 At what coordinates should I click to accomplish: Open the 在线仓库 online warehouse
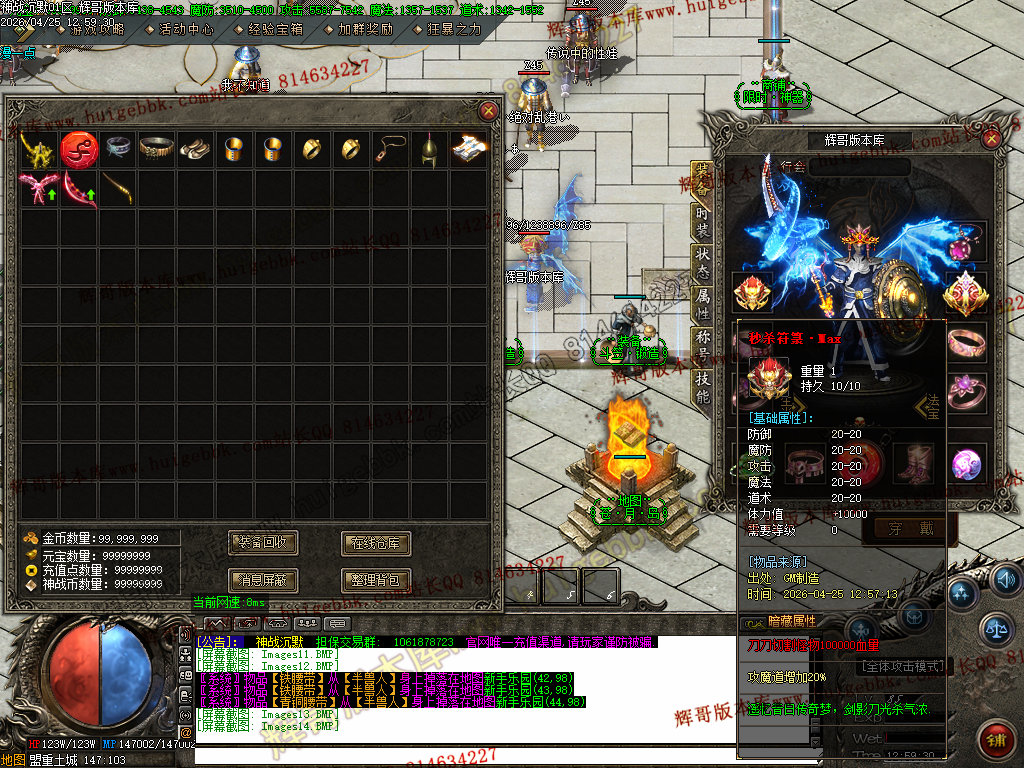click(x=376, y=543)
